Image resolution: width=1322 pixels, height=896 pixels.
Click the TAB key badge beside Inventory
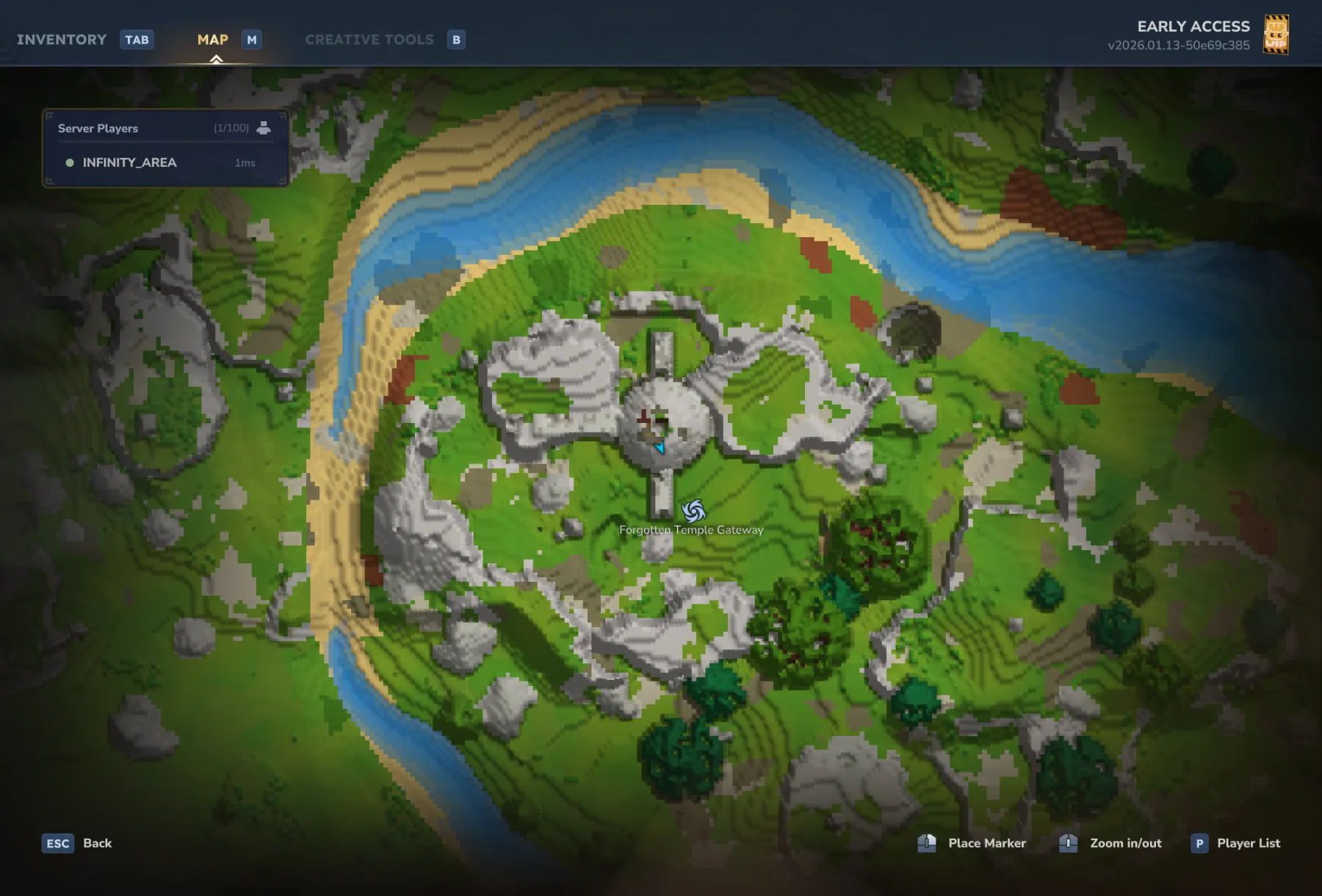point(137,40)
